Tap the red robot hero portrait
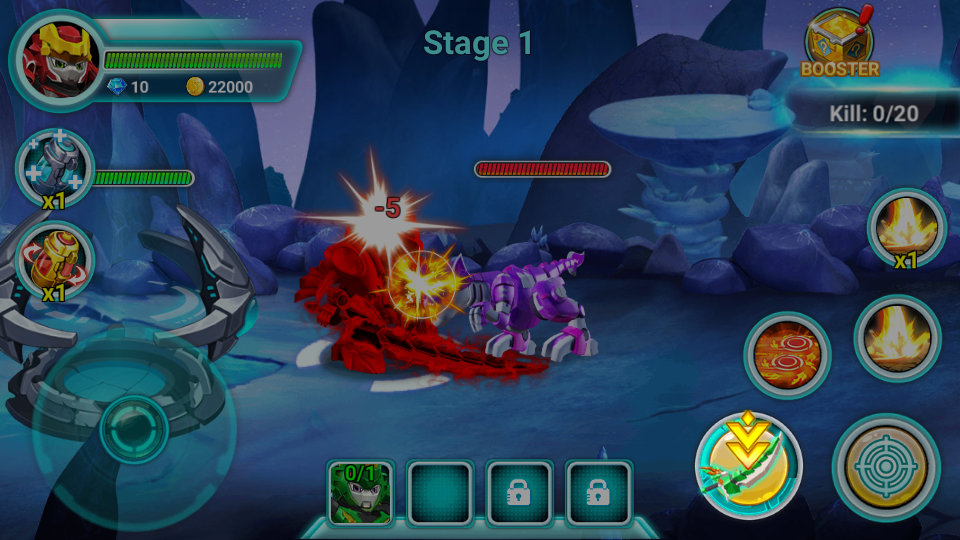Screen dimensions: 960x540 click(x=56, y=58)
